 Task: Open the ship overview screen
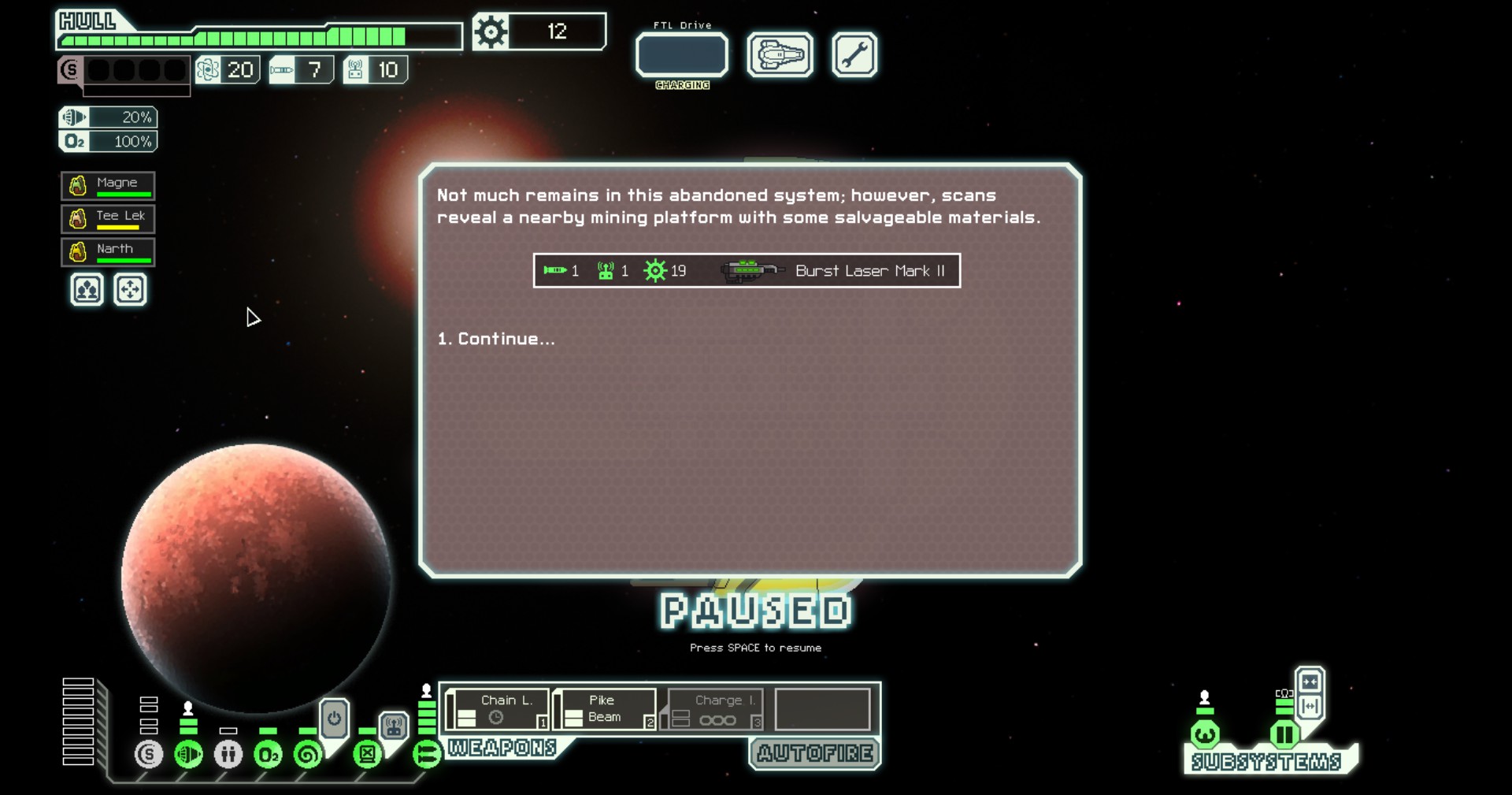click(780, 55)
